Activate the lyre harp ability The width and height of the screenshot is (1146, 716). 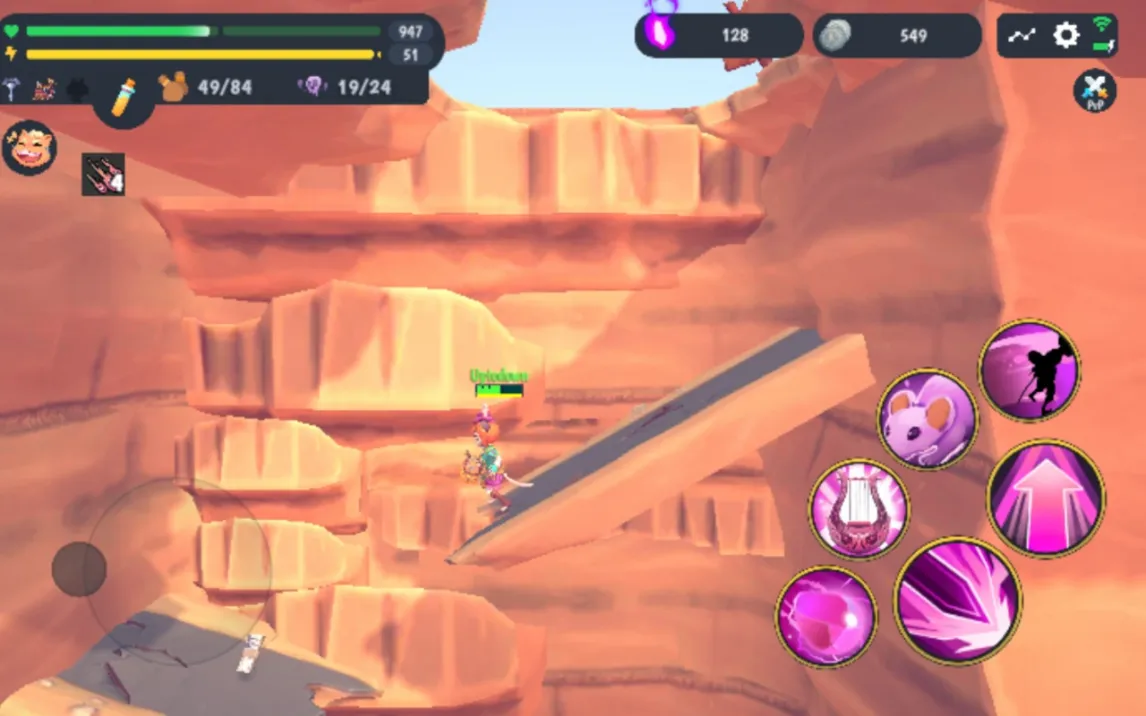click(858, 509)
